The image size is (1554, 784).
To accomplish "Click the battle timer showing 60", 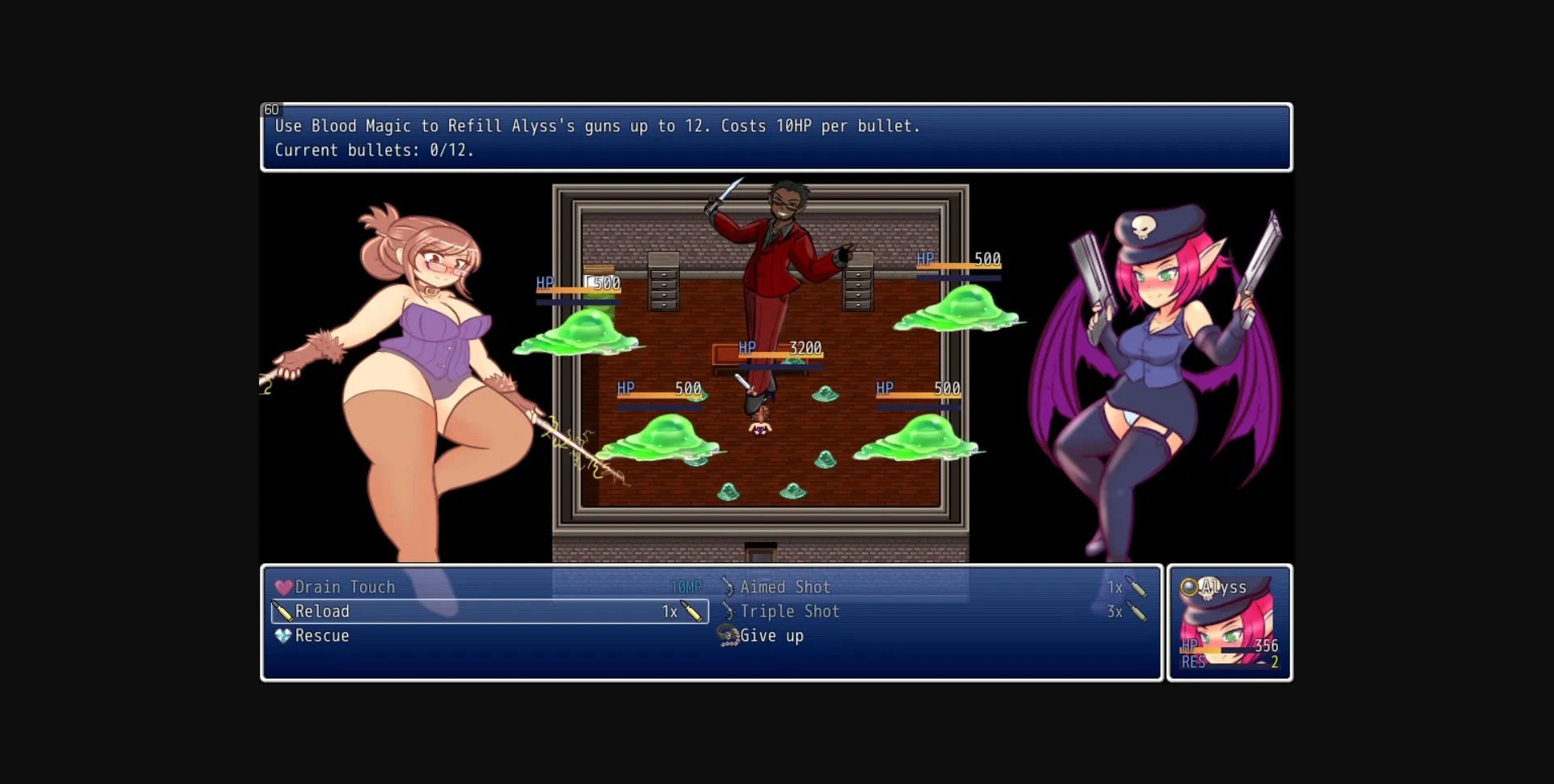I will coord(273,108).
